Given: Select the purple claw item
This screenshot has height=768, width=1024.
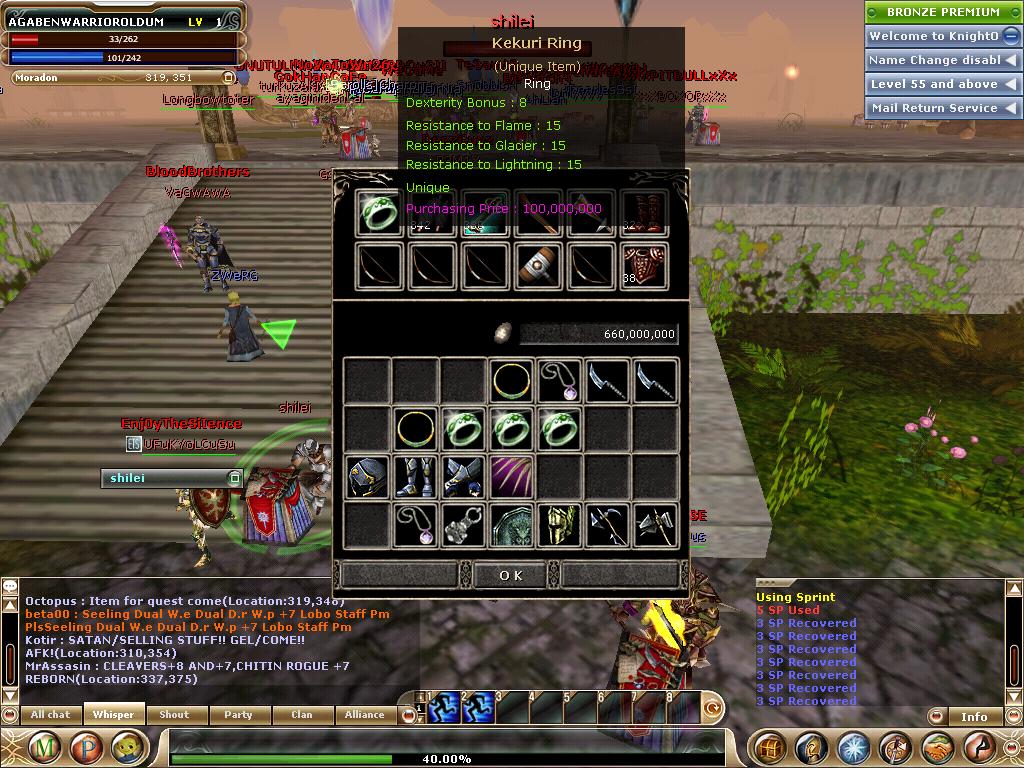Looking at the screenshot, I should pos(512,478).
